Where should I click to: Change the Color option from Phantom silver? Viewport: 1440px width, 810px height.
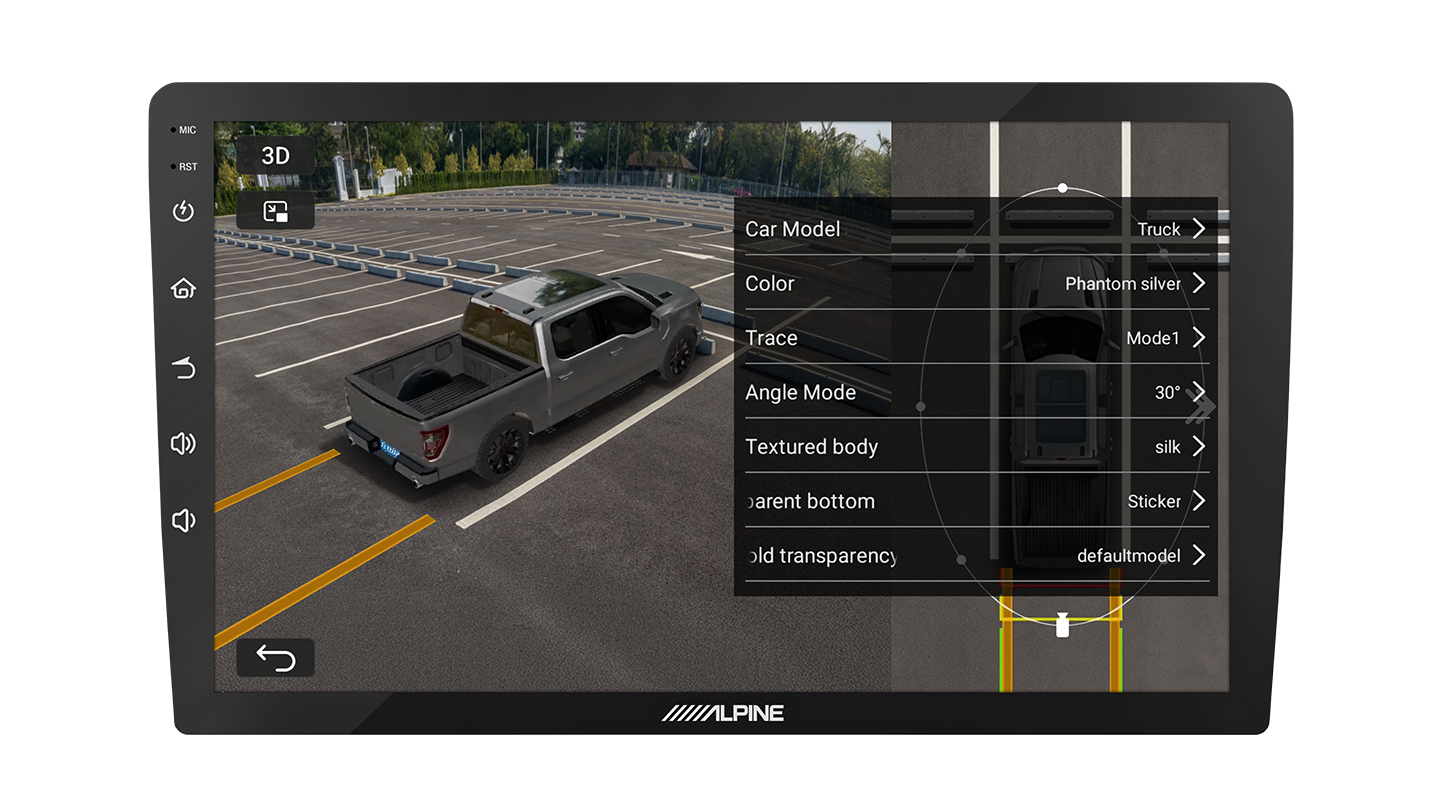click(x=975, y=284)
